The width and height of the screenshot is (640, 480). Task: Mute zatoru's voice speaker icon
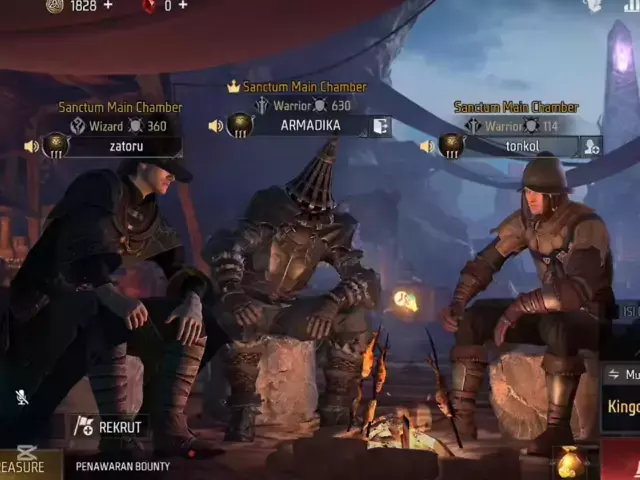click(x=31, y=146)
